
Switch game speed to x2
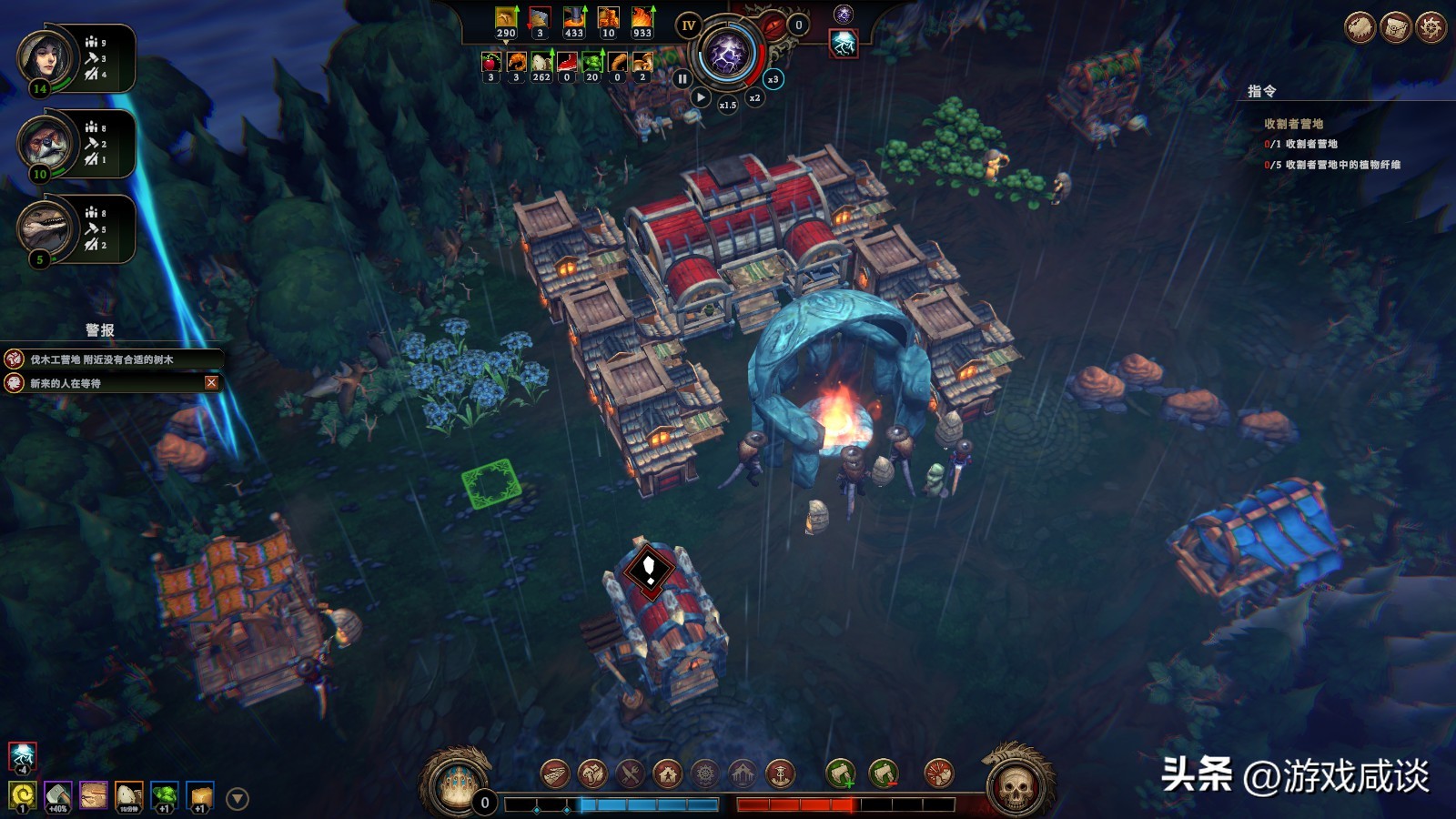754,97
